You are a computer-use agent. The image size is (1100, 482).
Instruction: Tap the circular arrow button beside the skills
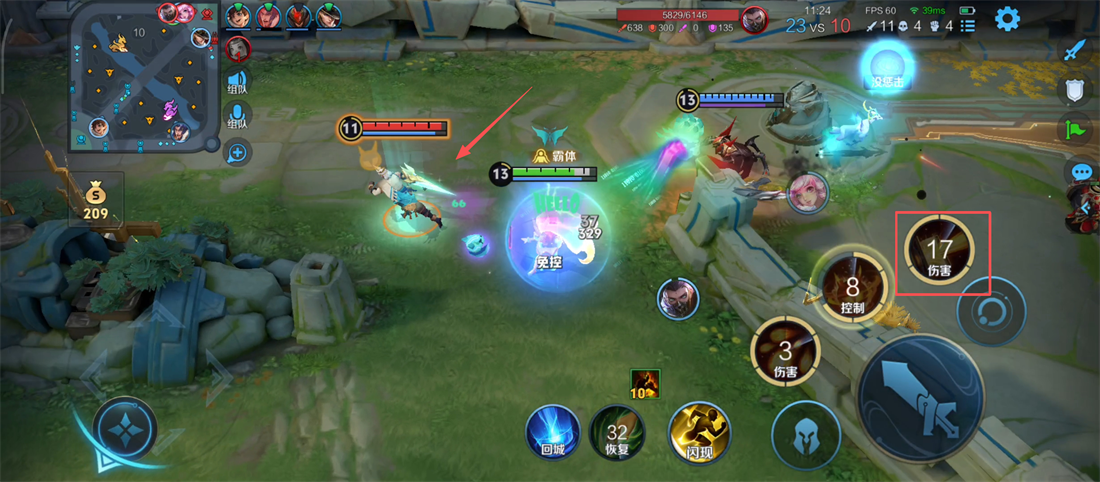990,311
